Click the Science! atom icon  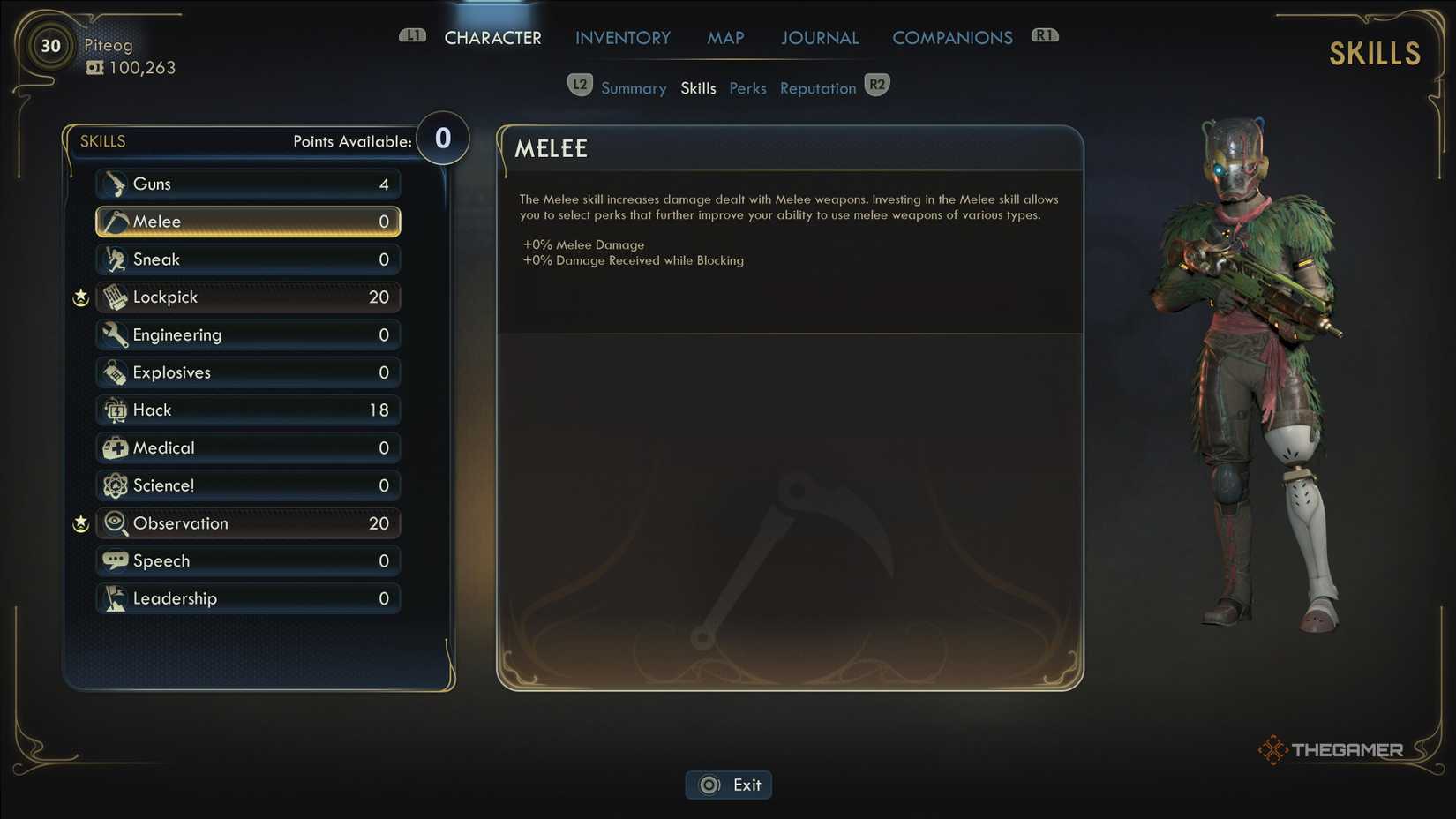[114, 485]
